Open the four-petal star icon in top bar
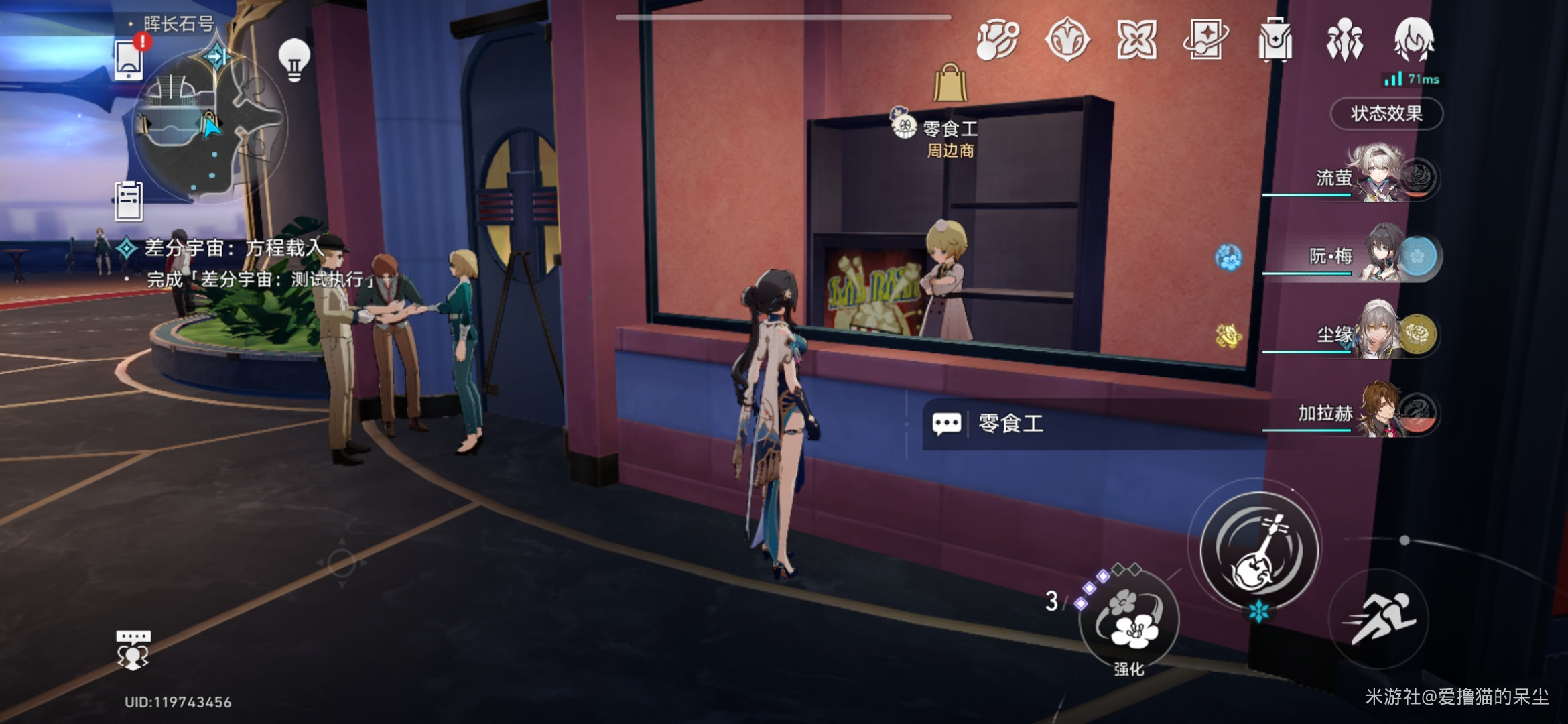The image size is (1568, 724). [1136, 40]
